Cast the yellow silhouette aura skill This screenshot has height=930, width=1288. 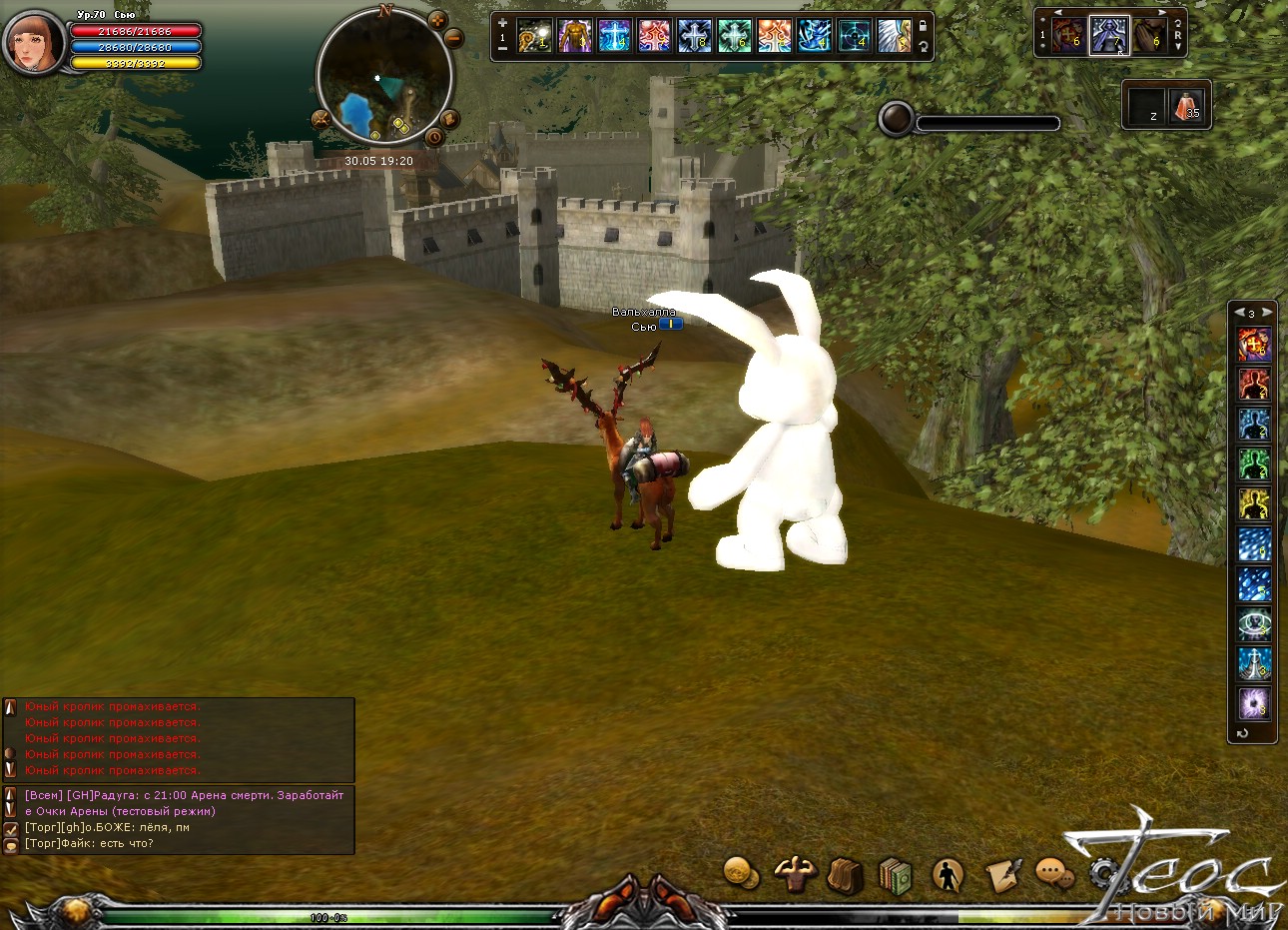coord(1254,503)
